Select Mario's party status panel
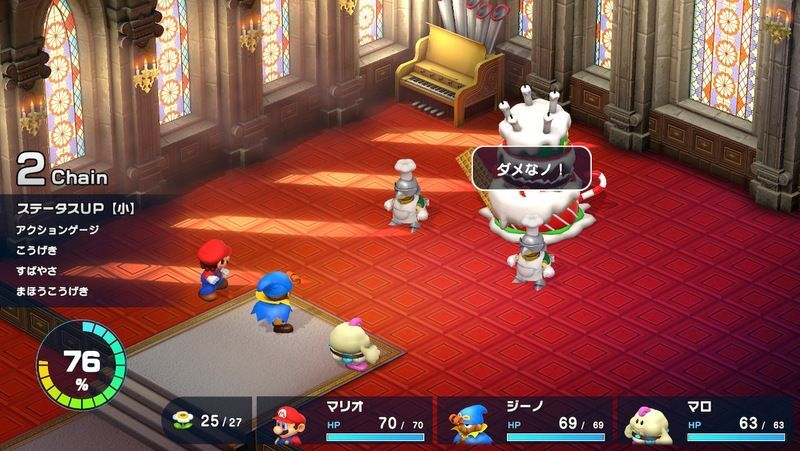The image size is (800, 451). click(x=345, y=421)
